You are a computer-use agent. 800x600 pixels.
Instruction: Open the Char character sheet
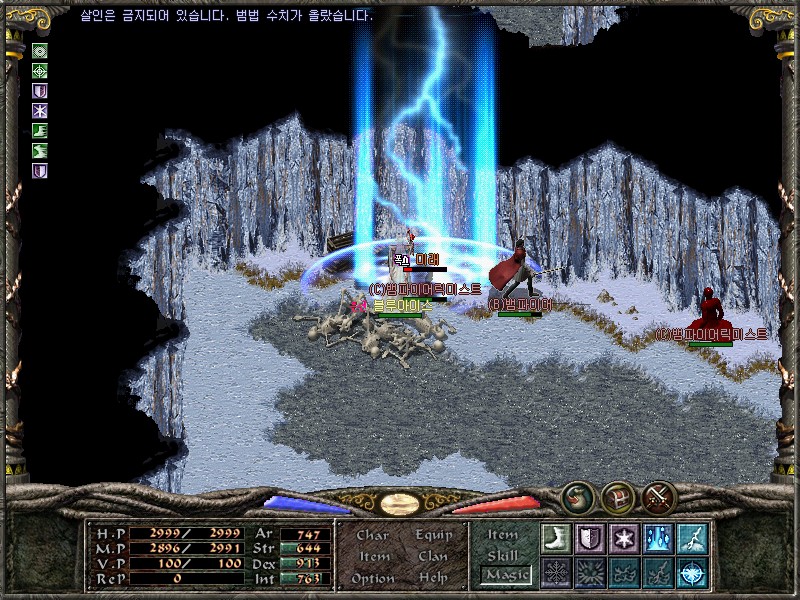372,535
